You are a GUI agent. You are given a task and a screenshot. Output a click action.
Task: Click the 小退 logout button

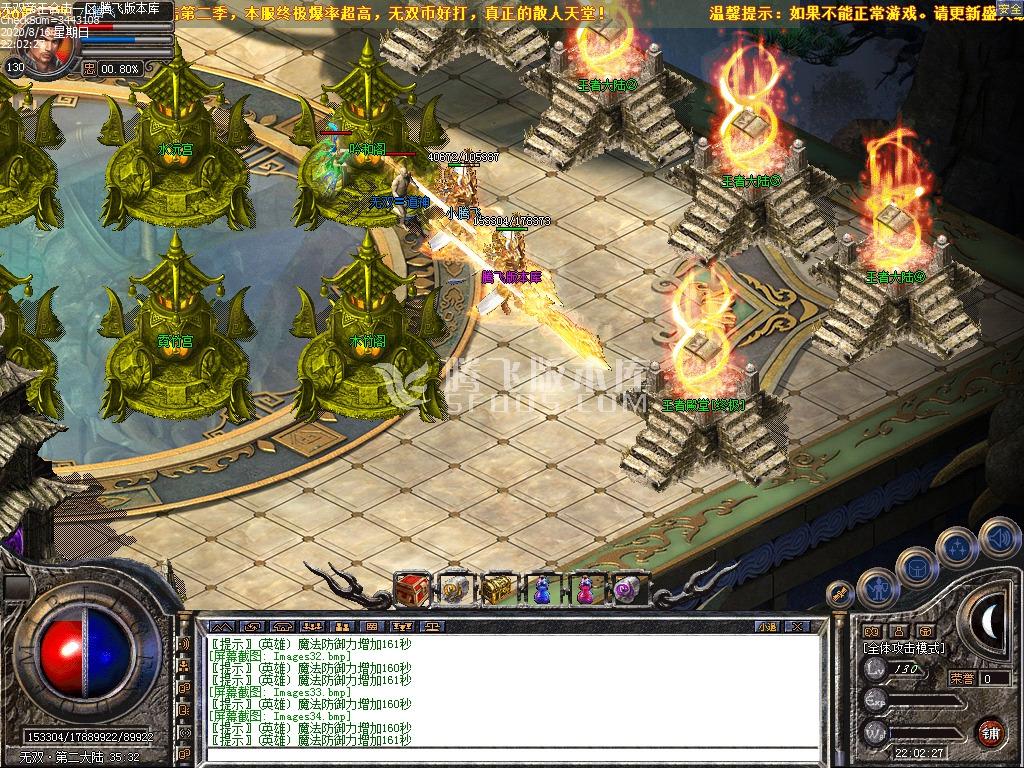[x=768, y=626]
